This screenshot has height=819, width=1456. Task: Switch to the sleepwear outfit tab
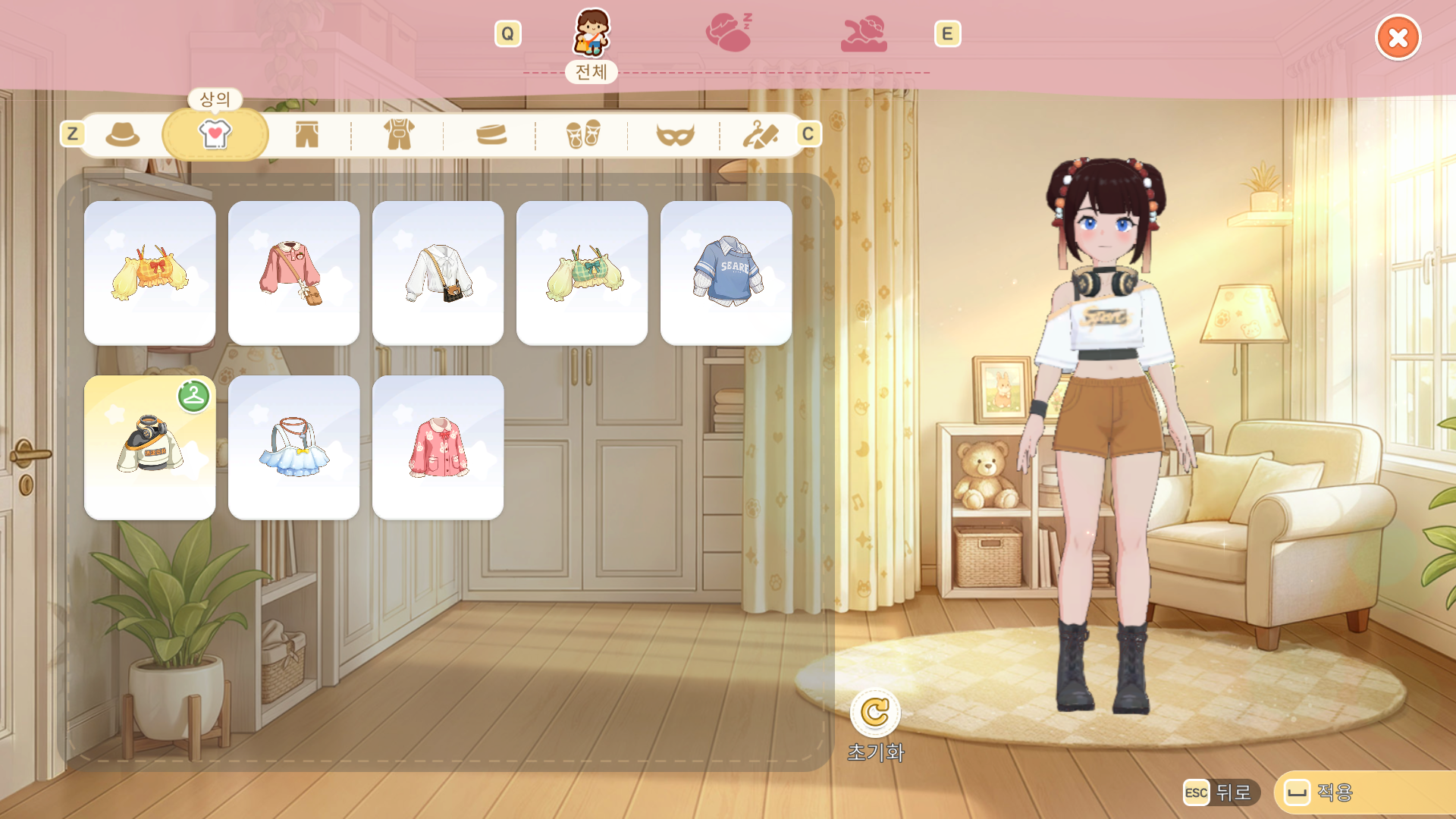coord(729,33)
